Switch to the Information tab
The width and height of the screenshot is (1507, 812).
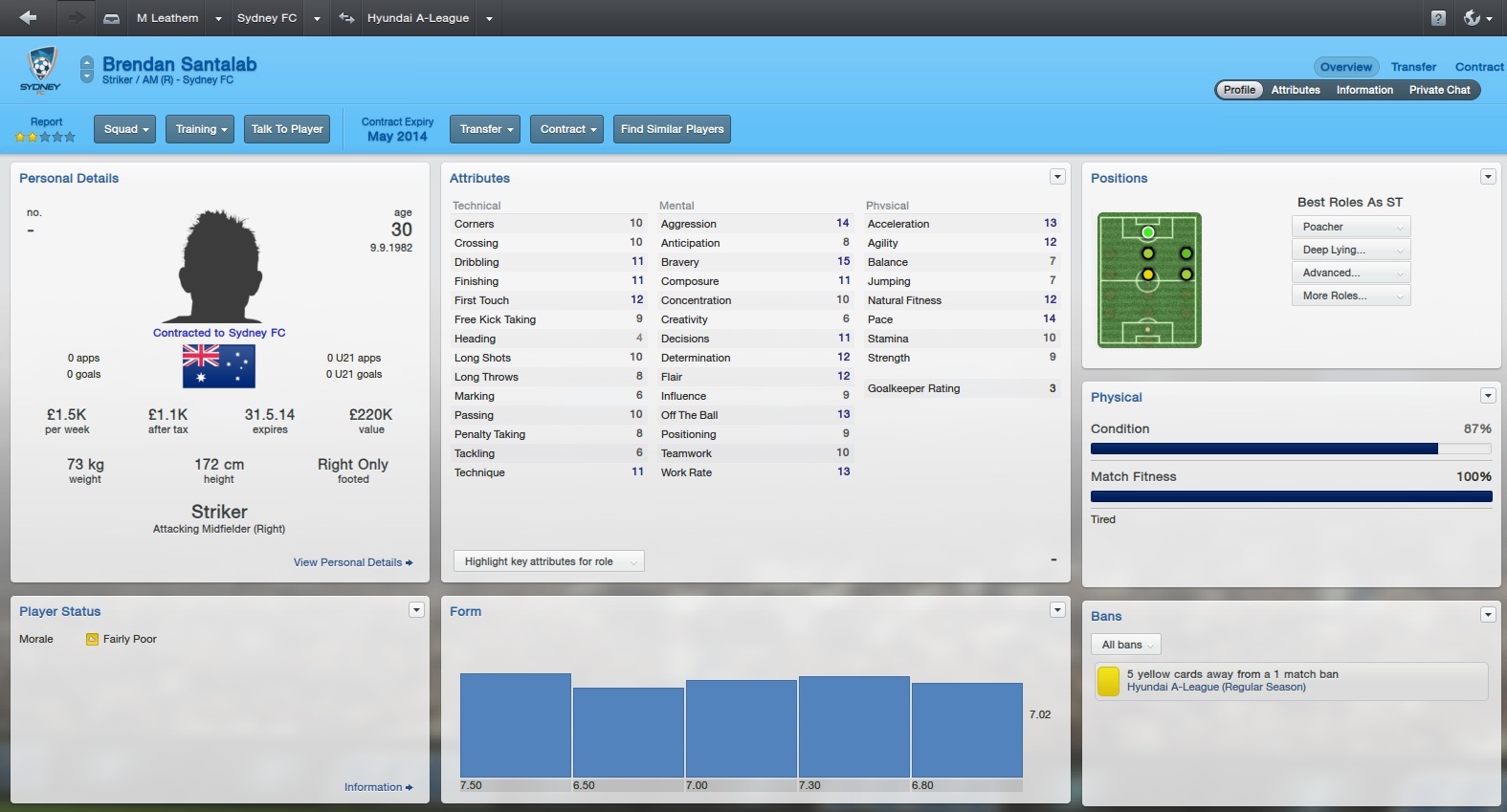click(1364, 90)
